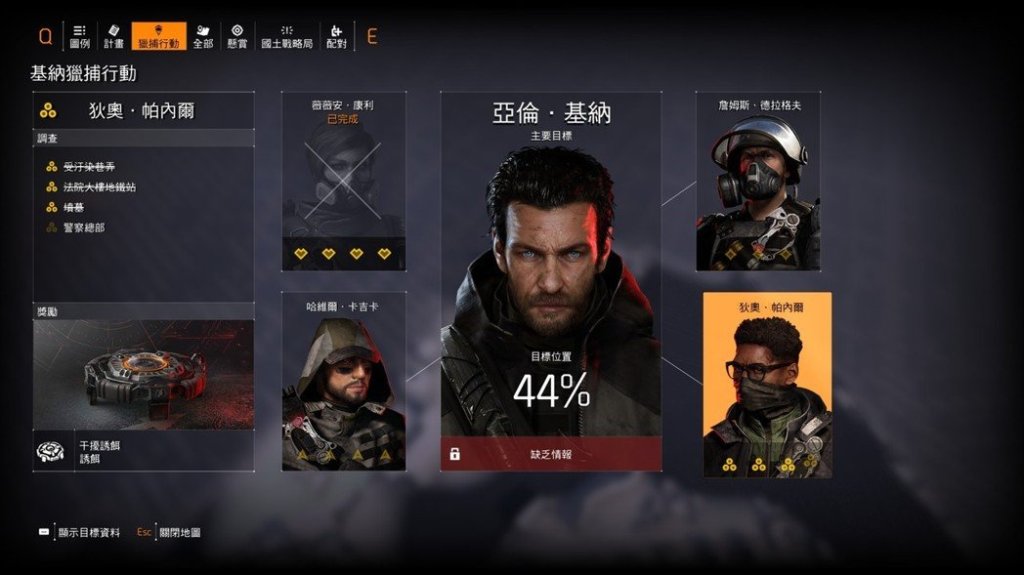The height and width of the screenshot is (575, 1024).
Task: Select the completed 薇薇安·康利 target card
Action: pyautogui.click(x=343, y=182)
